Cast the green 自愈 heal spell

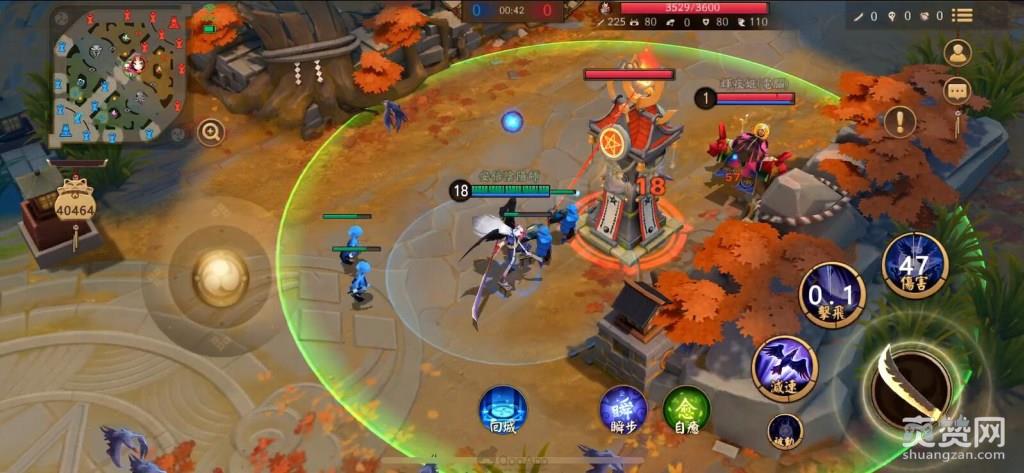pyautogui.click(x=686, y=410)
